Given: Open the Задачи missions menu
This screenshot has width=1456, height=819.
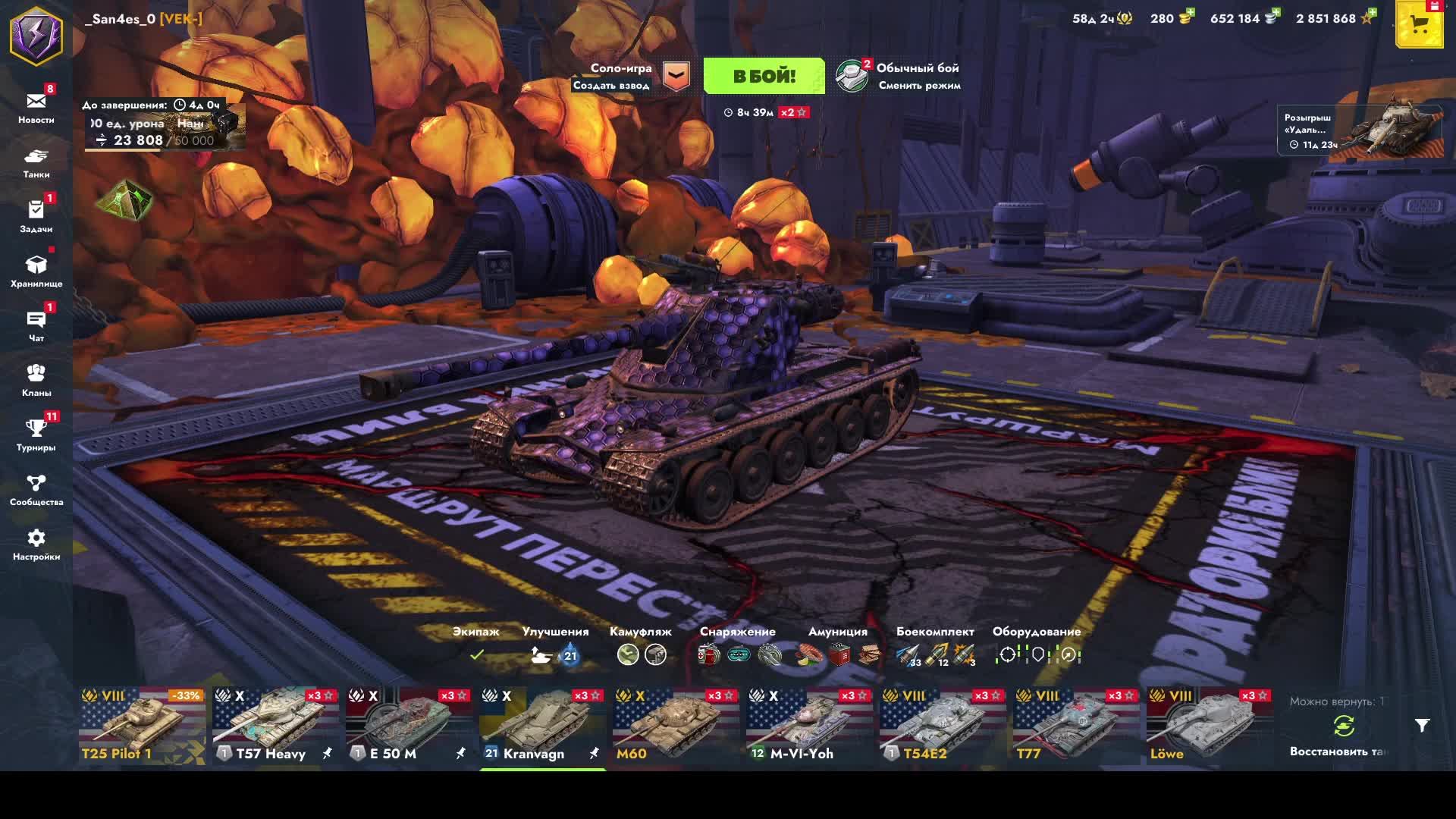Looking at the screenshot, I should tap(36, 216).
